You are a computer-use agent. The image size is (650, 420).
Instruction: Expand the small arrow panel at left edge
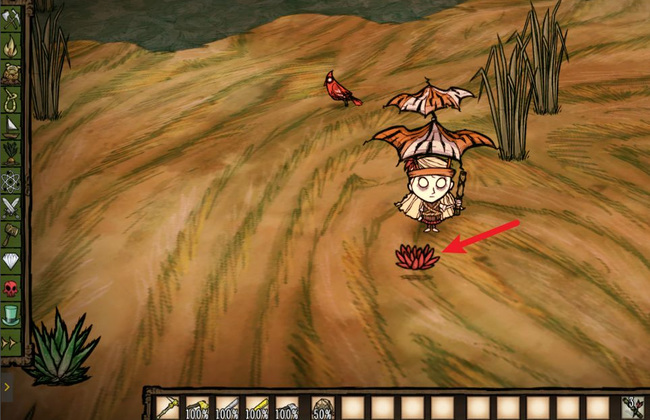pyautogui.click(x=5, y=383)
